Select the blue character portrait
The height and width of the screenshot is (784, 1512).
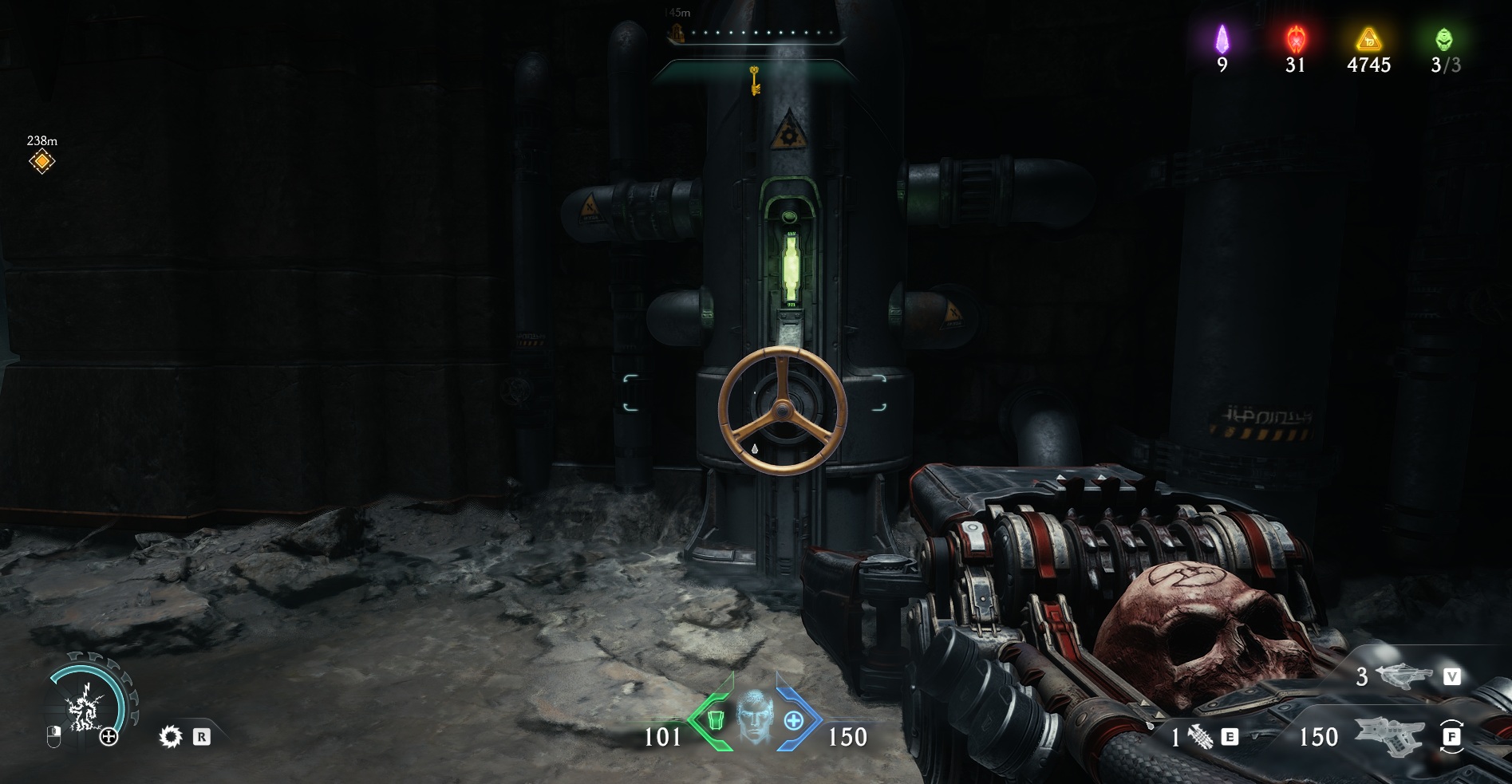[x=754, y=717]
